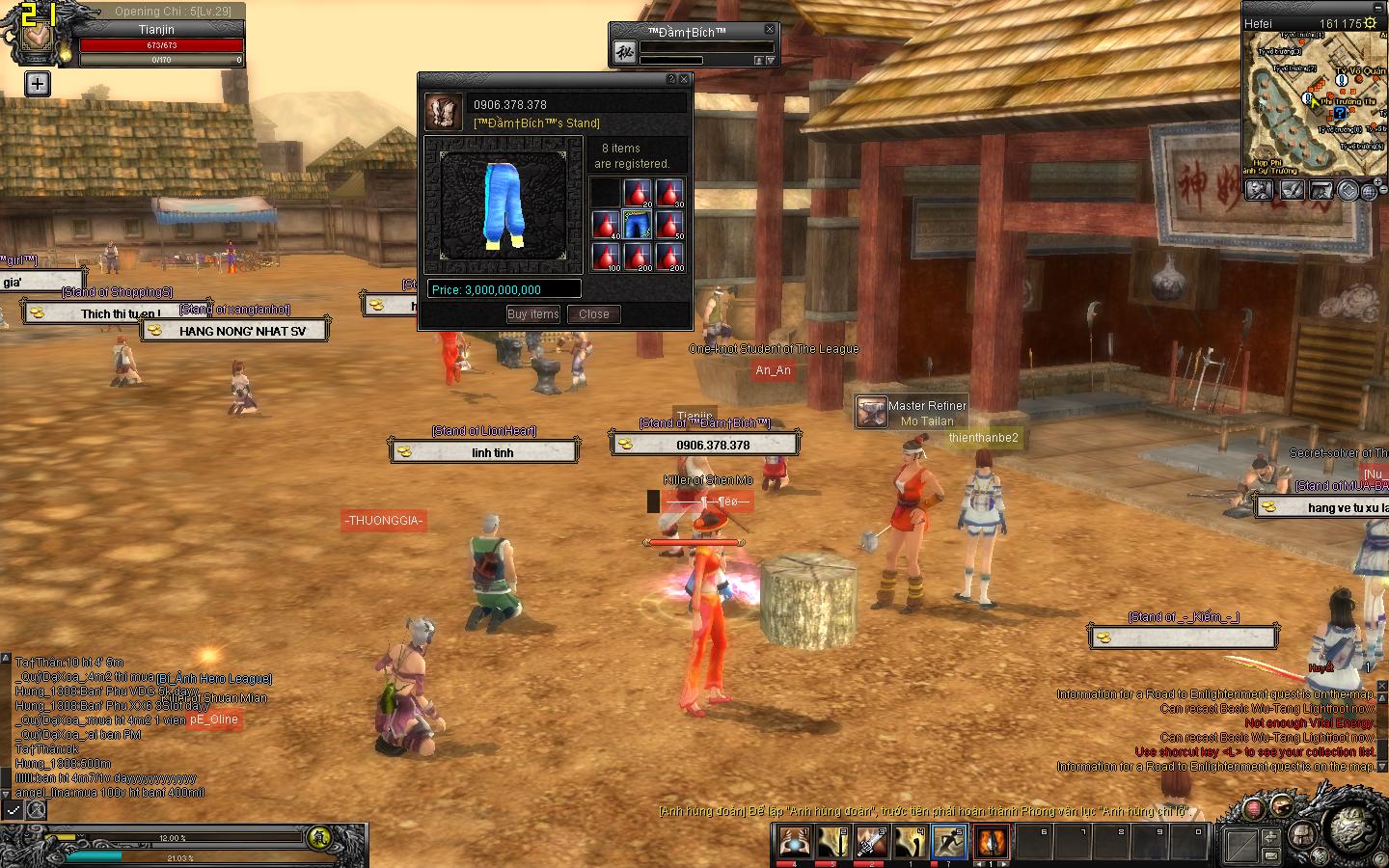Screen dimensions: 1389x868
Task: Expand the chat options with the plus button
Action: click(37, 84)
